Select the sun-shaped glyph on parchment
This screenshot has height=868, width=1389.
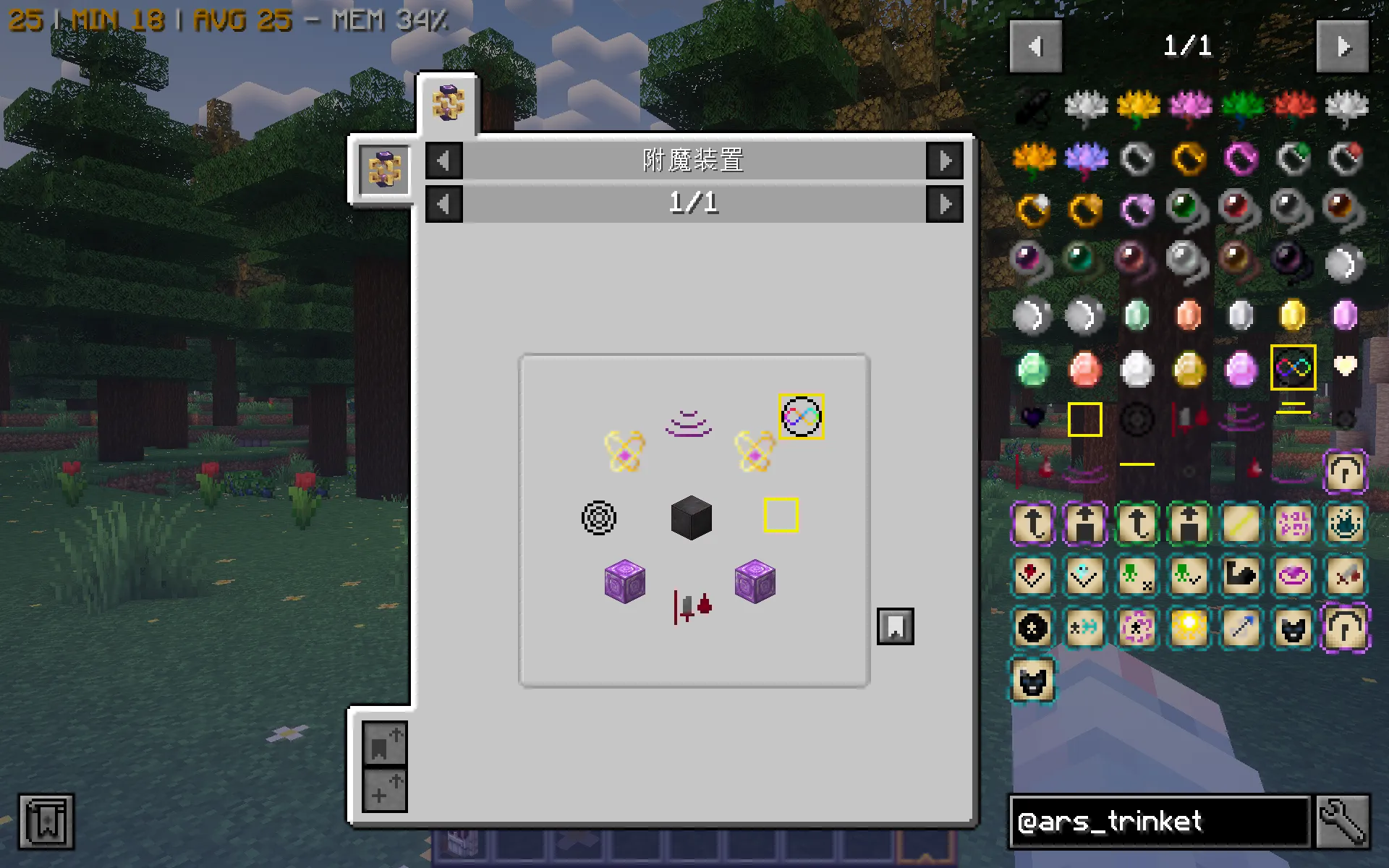coord(1188,628)
